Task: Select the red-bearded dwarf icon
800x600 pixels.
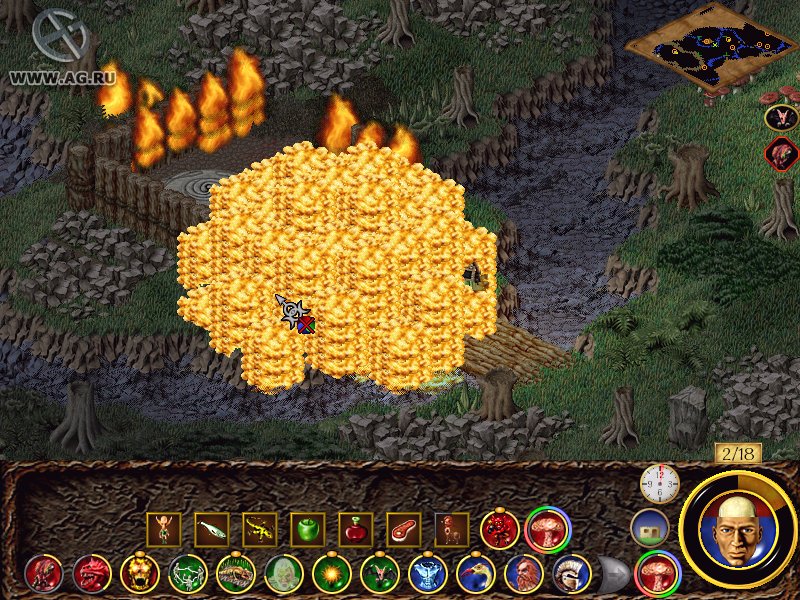Action: tap(524, 574)
